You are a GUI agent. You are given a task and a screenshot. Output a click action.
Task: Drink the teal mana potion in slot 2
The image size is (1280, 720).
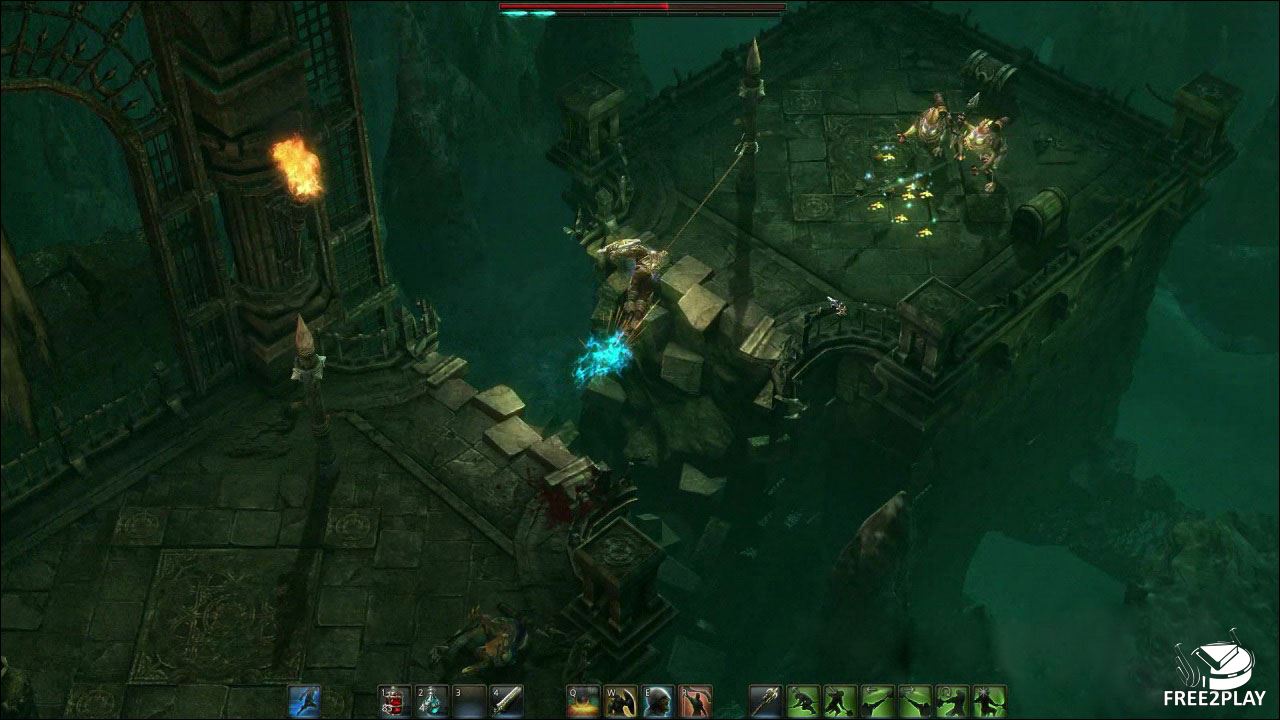point(431,700)
